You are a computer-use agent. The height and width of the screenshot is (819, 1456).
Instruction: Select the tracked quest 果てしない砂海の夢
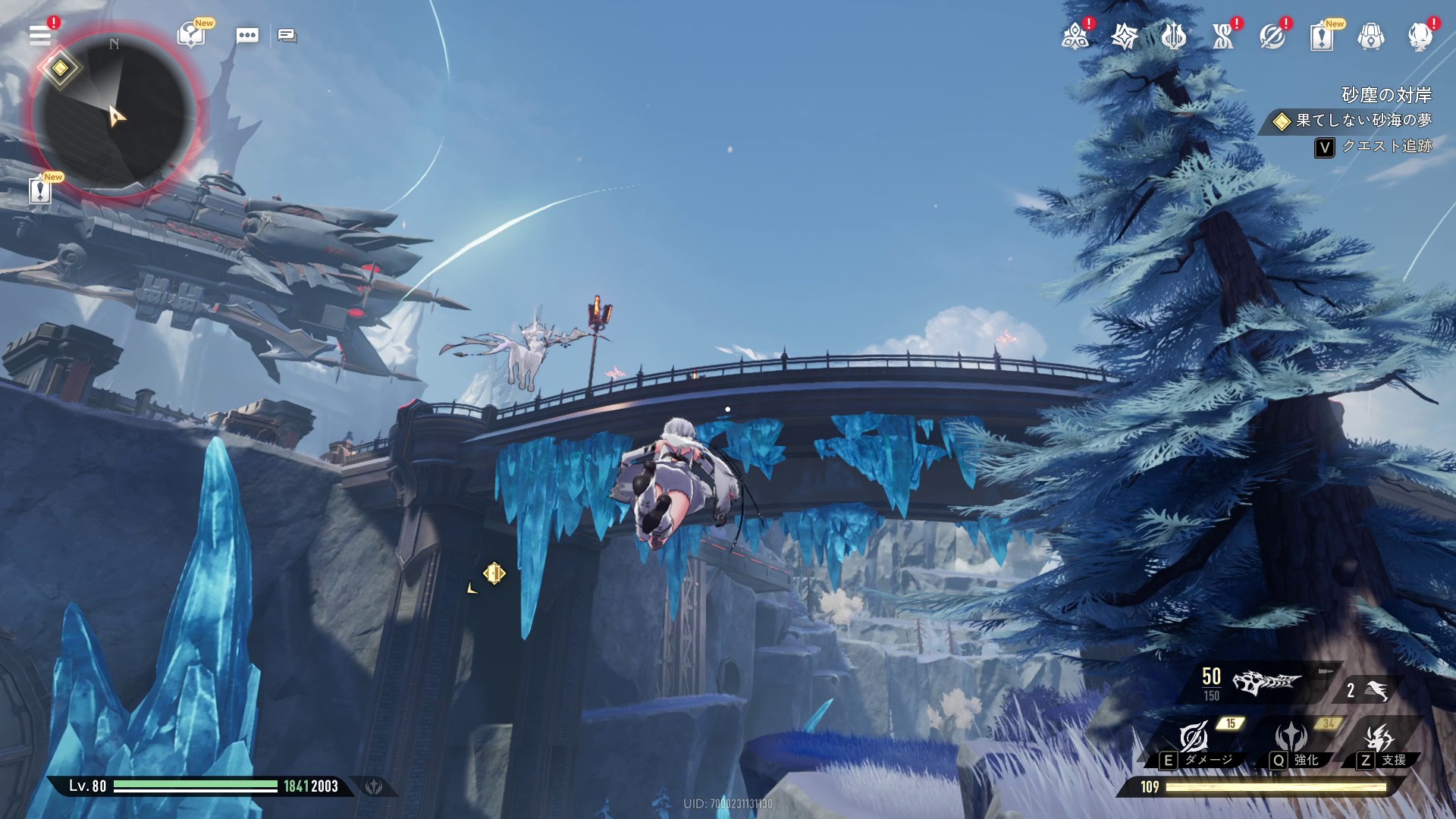[x=1363, y=121]
